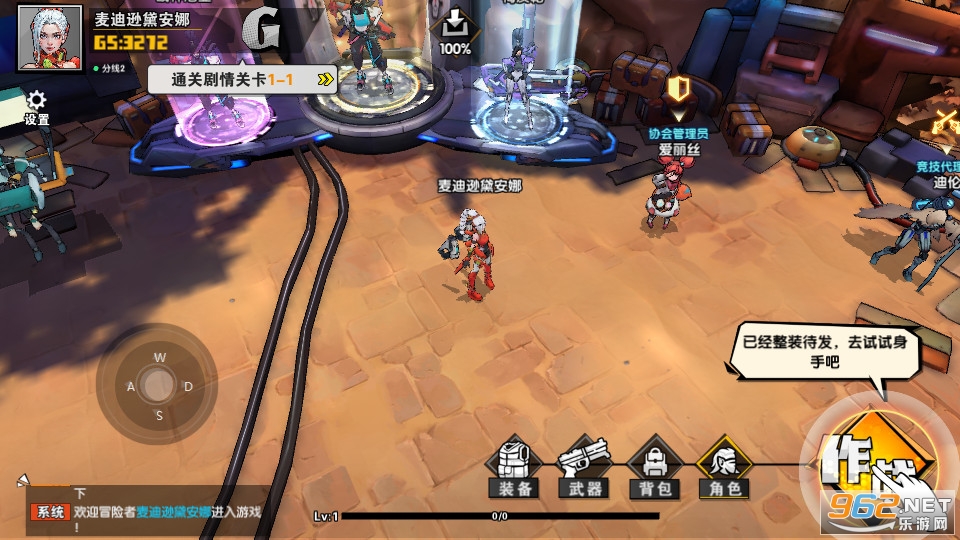Open the 装备 equipment menu
Image resolution: width=960 pixels, height=540 pixels.
(x=514, y=467)
